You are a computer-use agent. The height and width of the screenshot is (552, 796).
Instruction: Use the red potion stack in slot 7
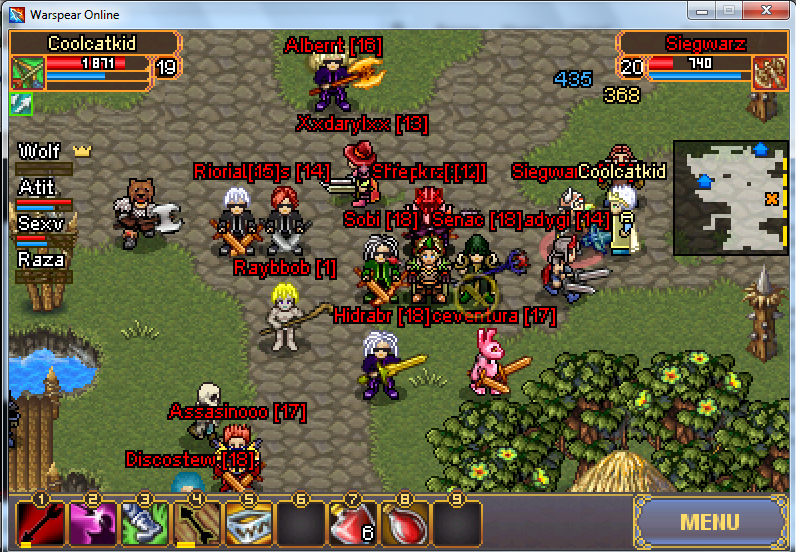[x=352, y=523]
